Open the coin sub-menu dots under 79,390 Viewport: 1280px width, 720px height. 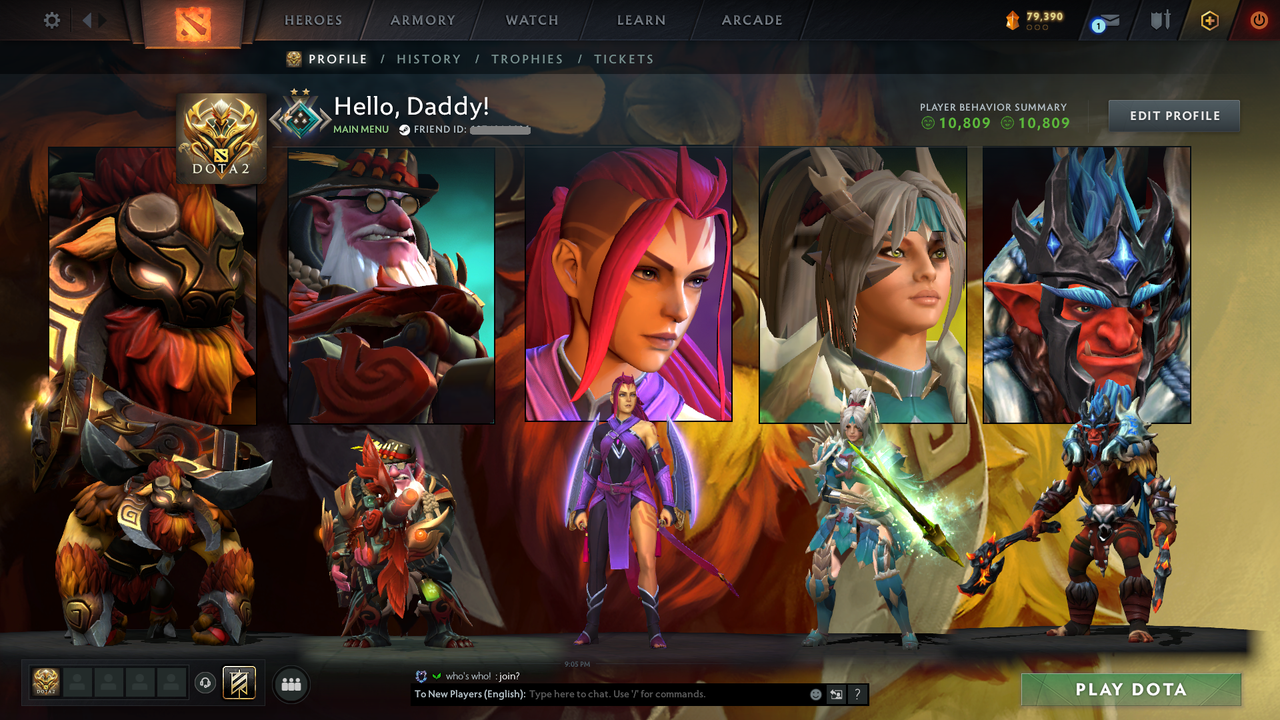coord(1035,26)
